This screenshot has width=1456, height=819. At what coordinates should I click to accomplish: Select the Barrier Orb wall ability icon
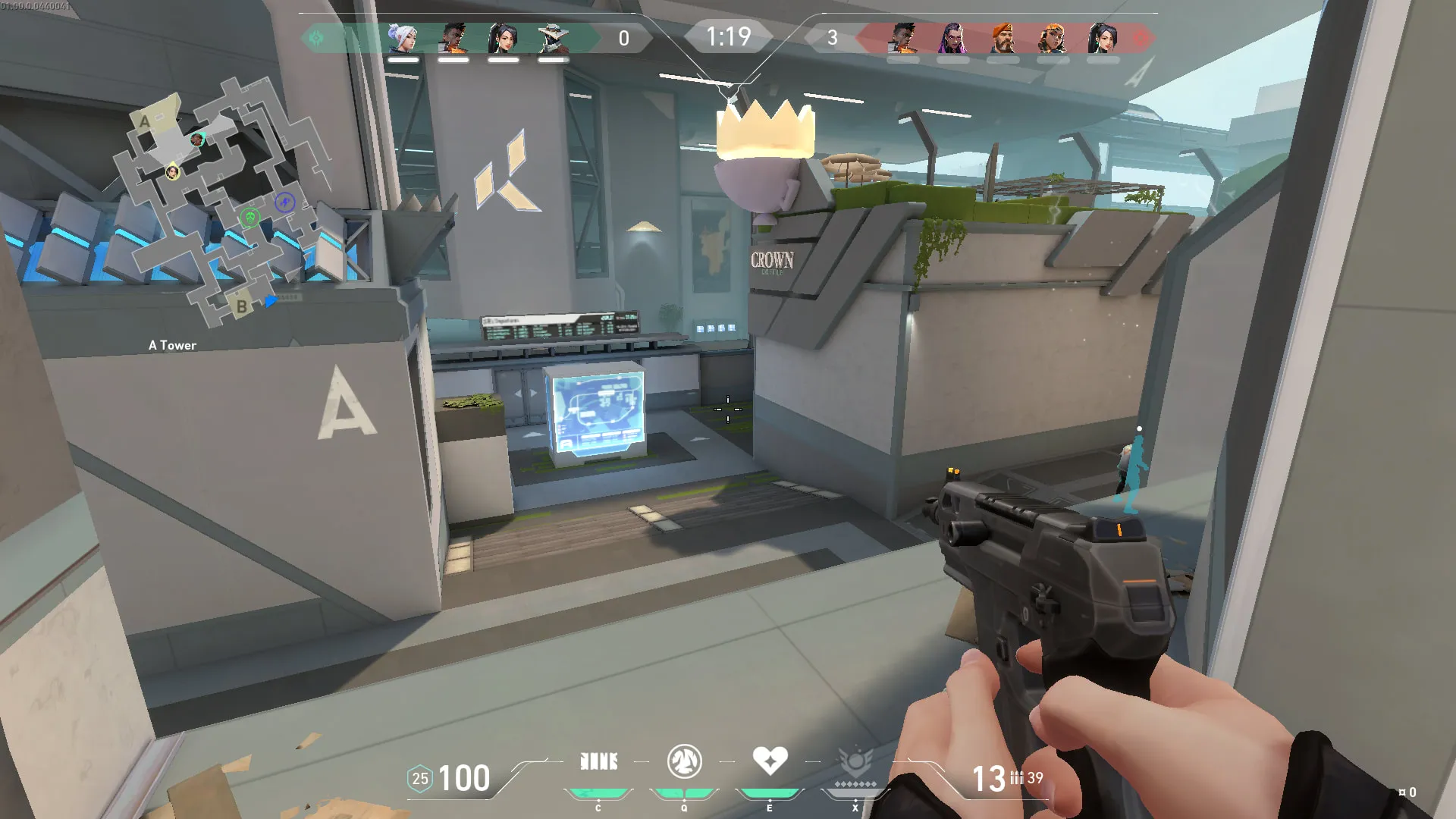[598, 761]
